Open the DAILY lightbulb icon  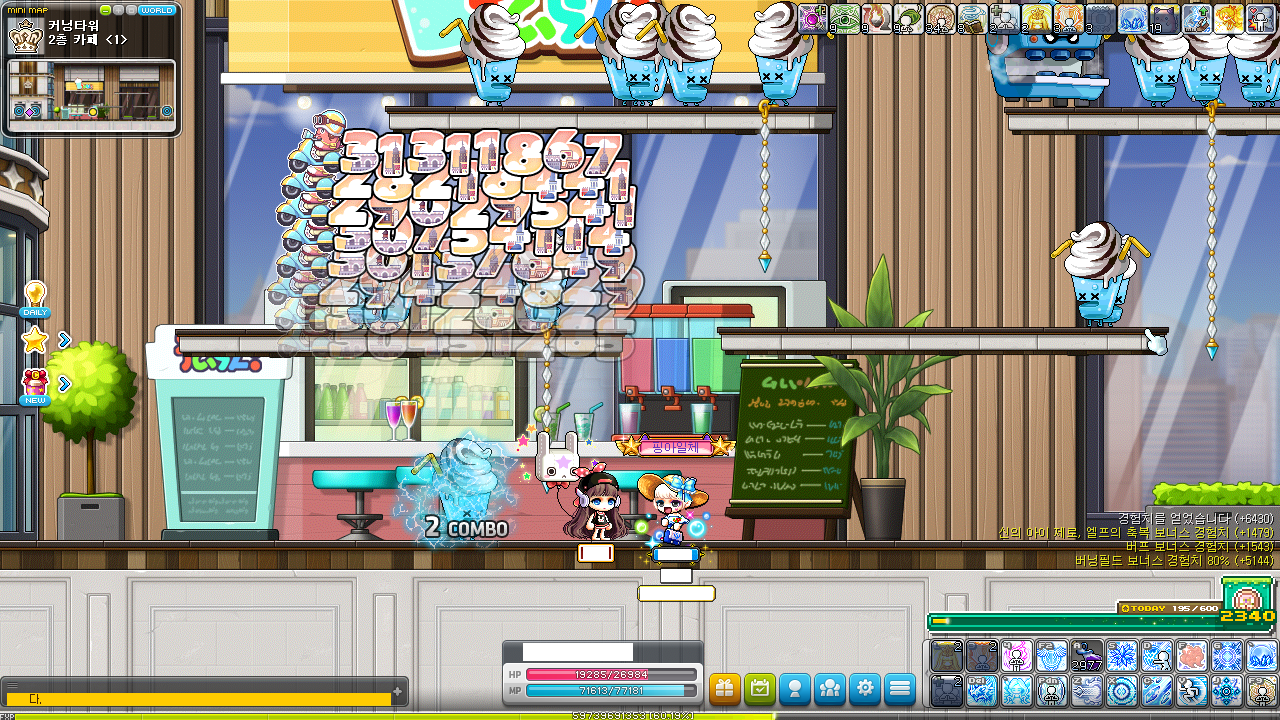tap(35, 298)
